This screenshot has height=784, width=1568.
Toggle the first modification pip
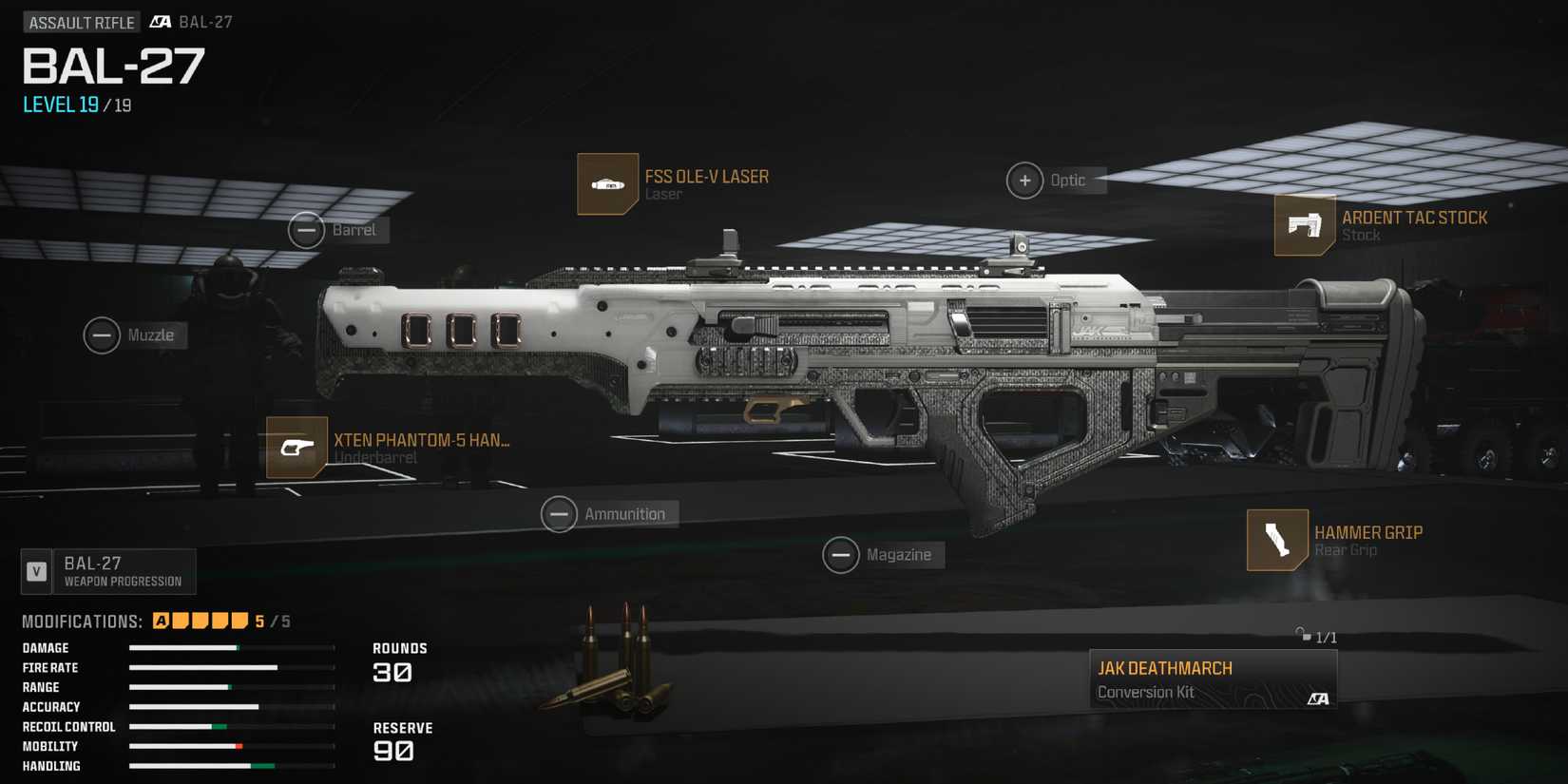[162, 619]
